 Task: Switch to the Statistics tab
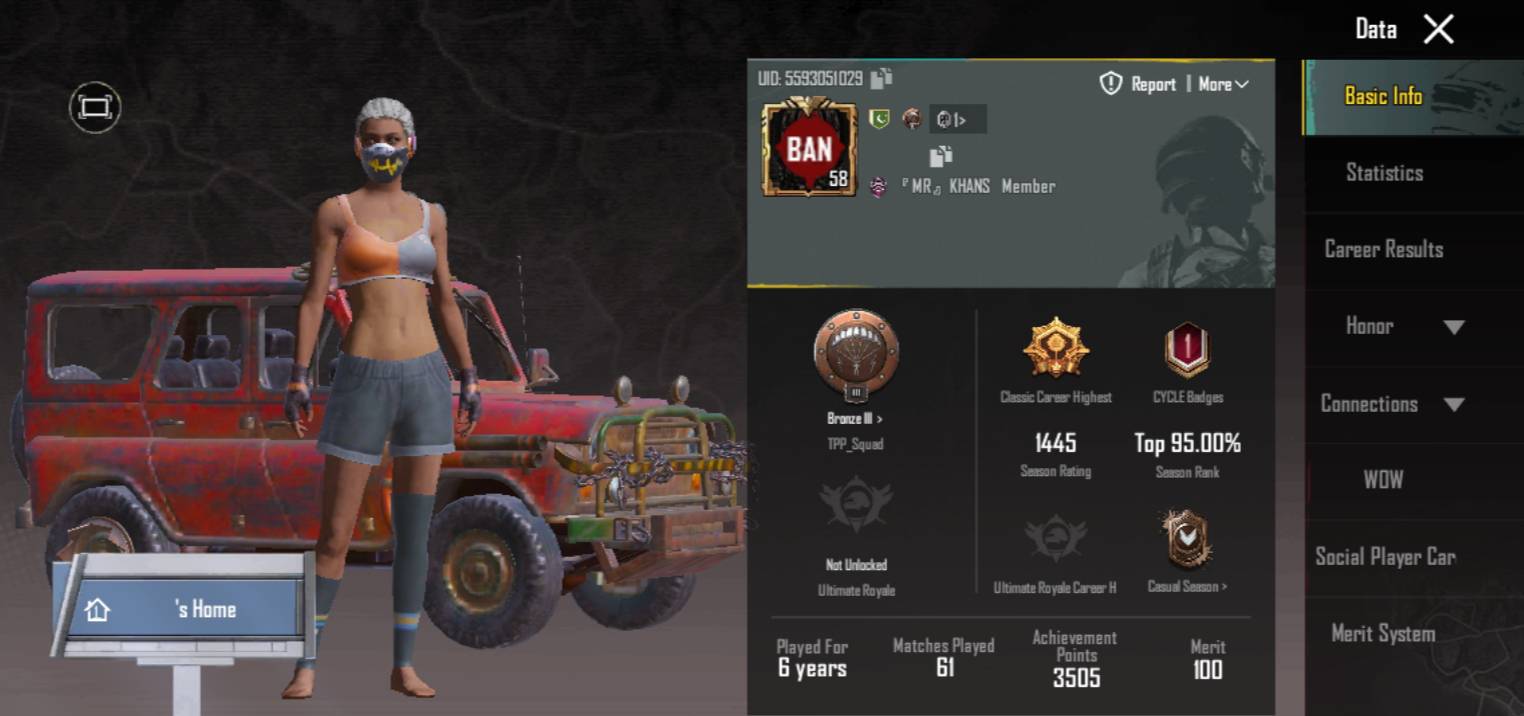tap(1384, 173)
